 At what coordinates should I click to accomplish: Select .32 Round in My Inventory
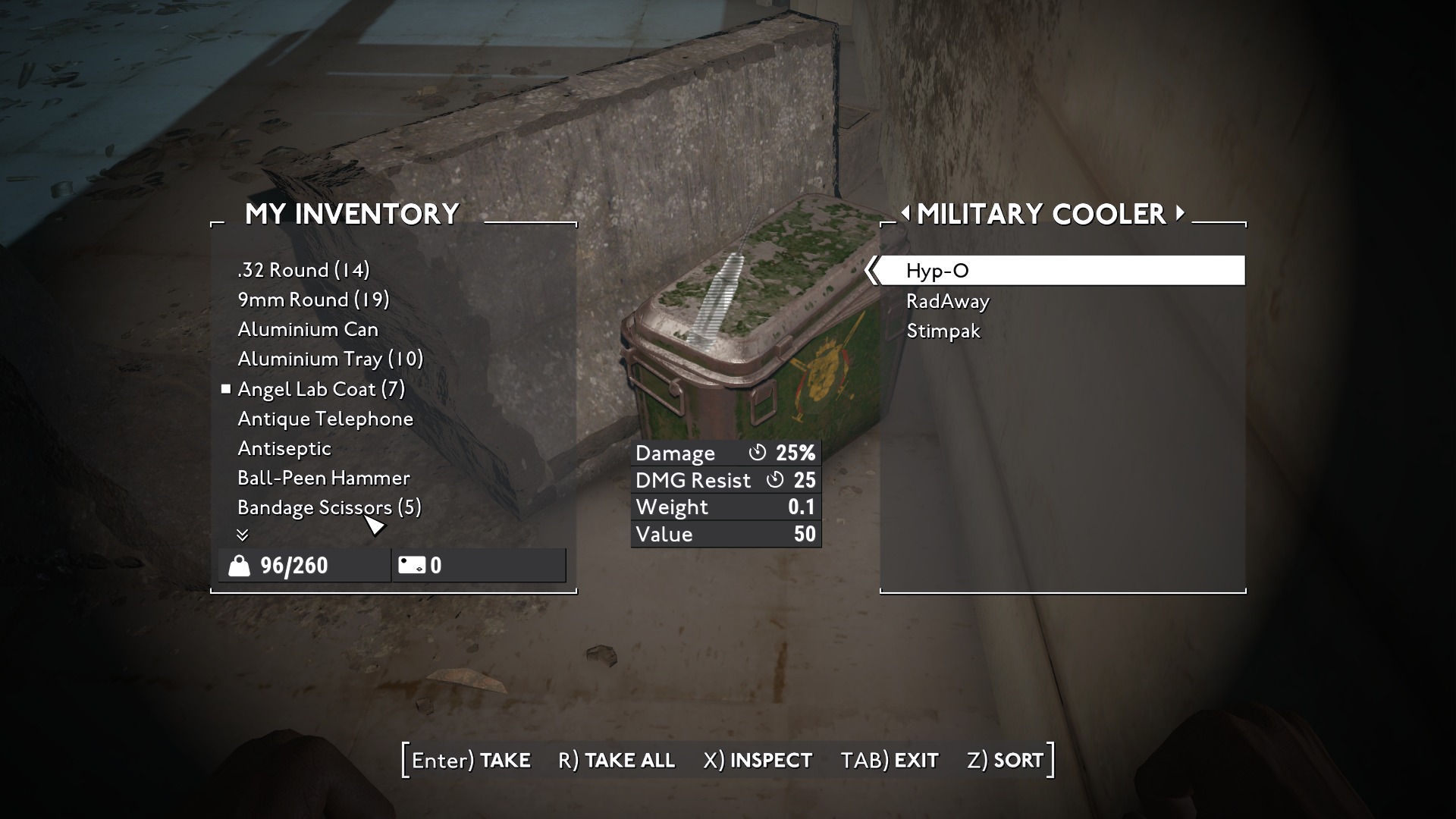pyautogui.click(x=303, y=270)
